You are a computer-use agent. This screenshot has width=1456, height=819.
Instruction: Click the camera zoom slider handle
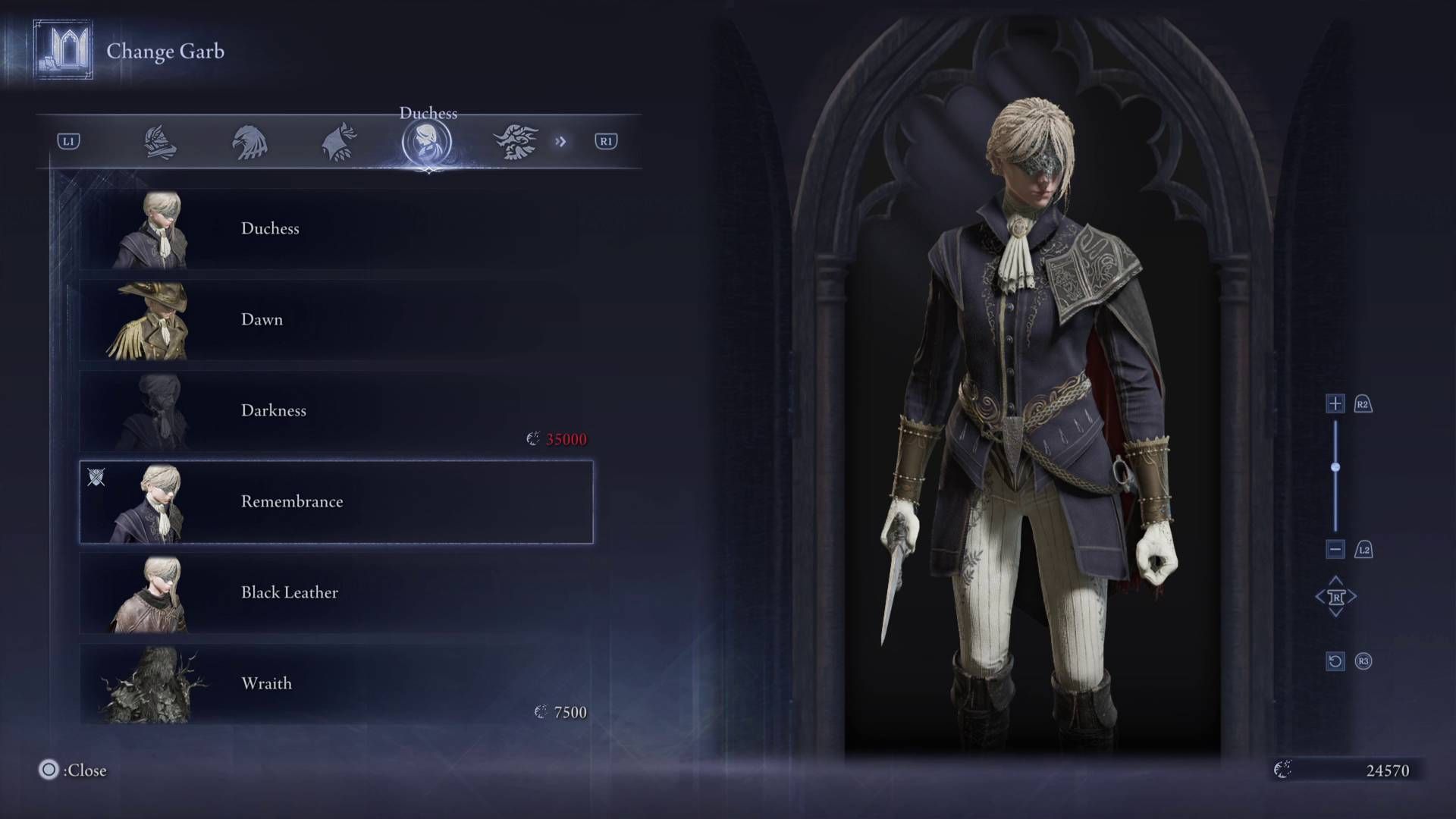coord(1335,468)
